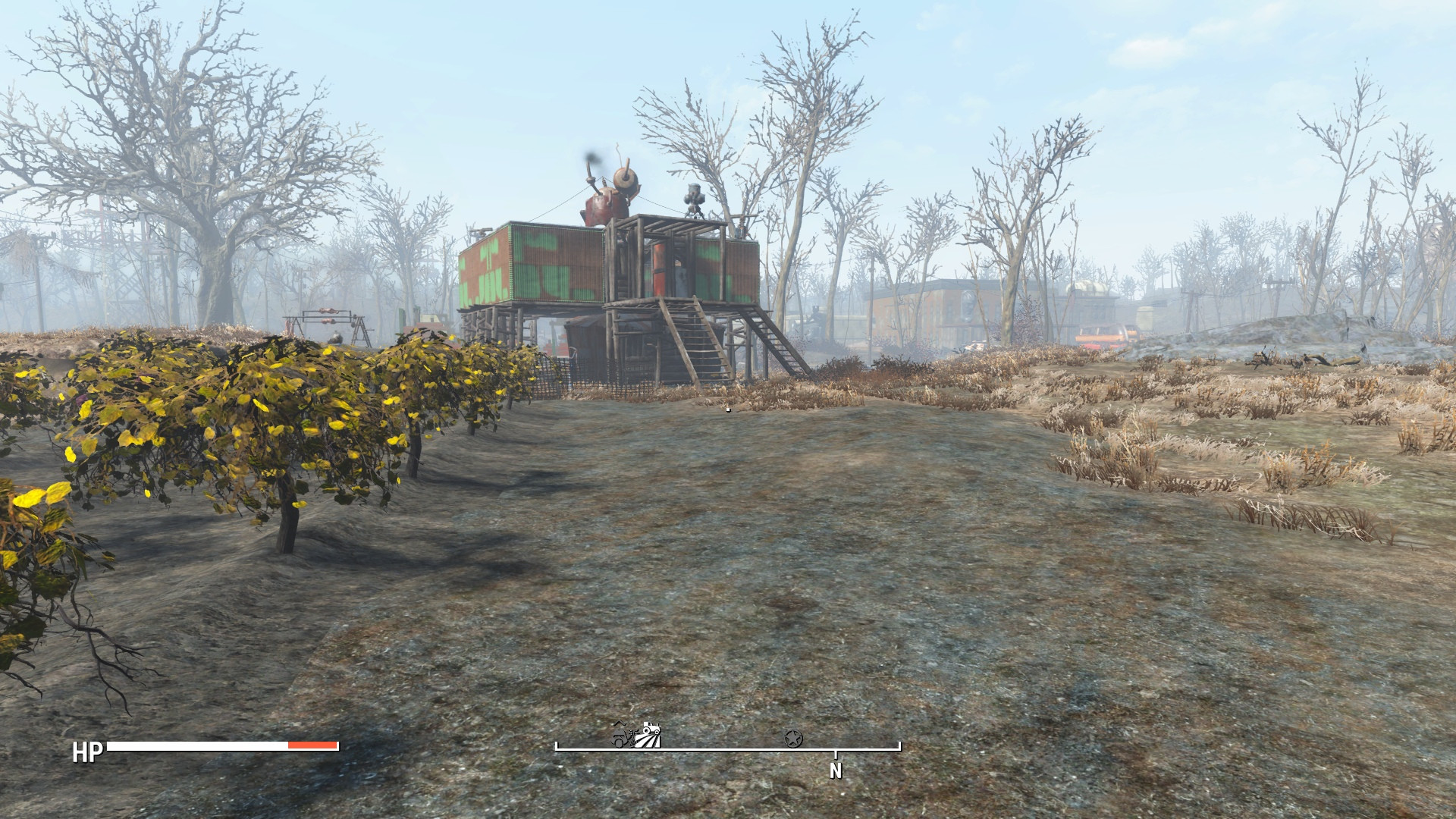Select the circled star marker on the compass
The image size is (1456, 819).
[793, 737]
